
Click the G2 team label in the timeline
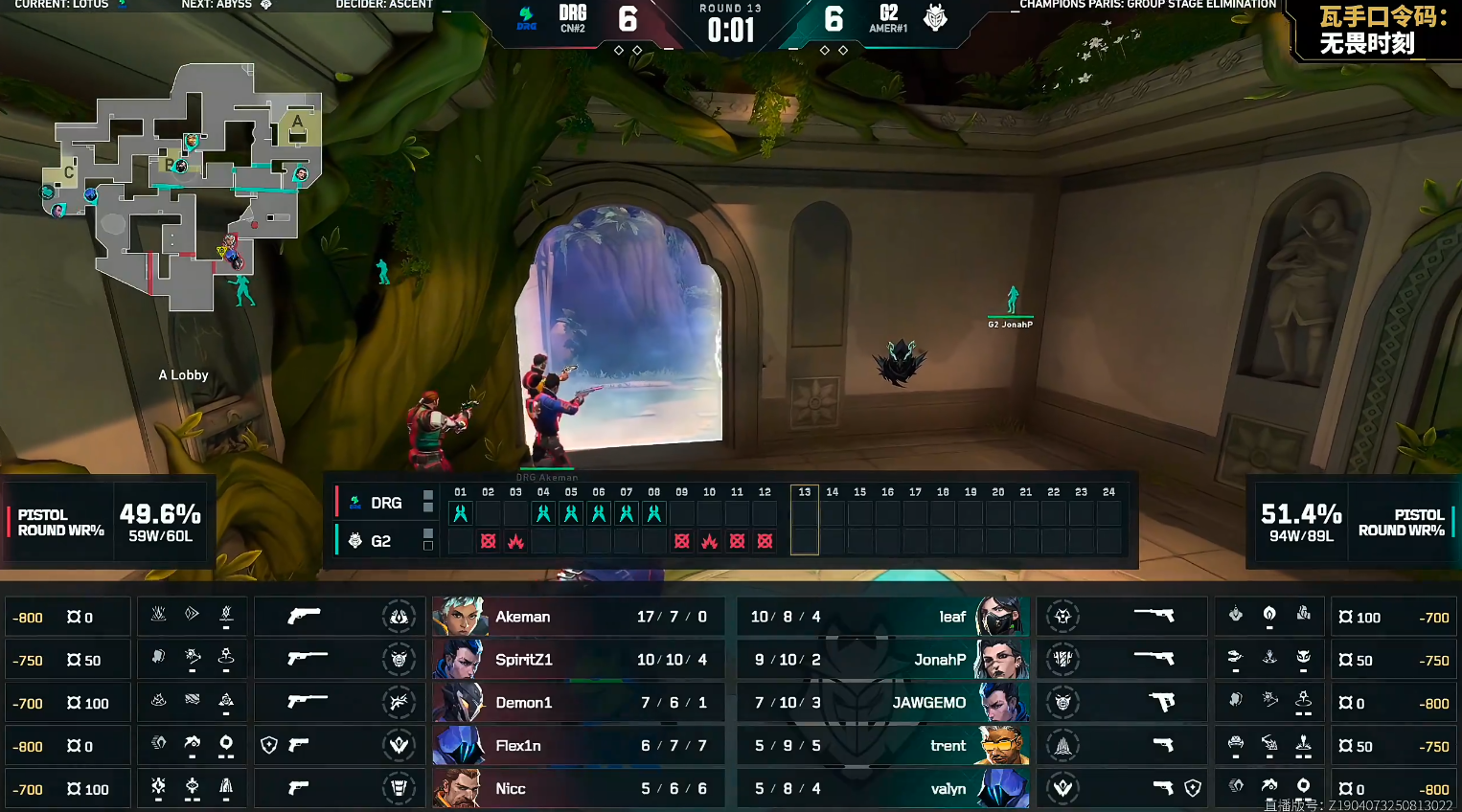tap(379, 541)
